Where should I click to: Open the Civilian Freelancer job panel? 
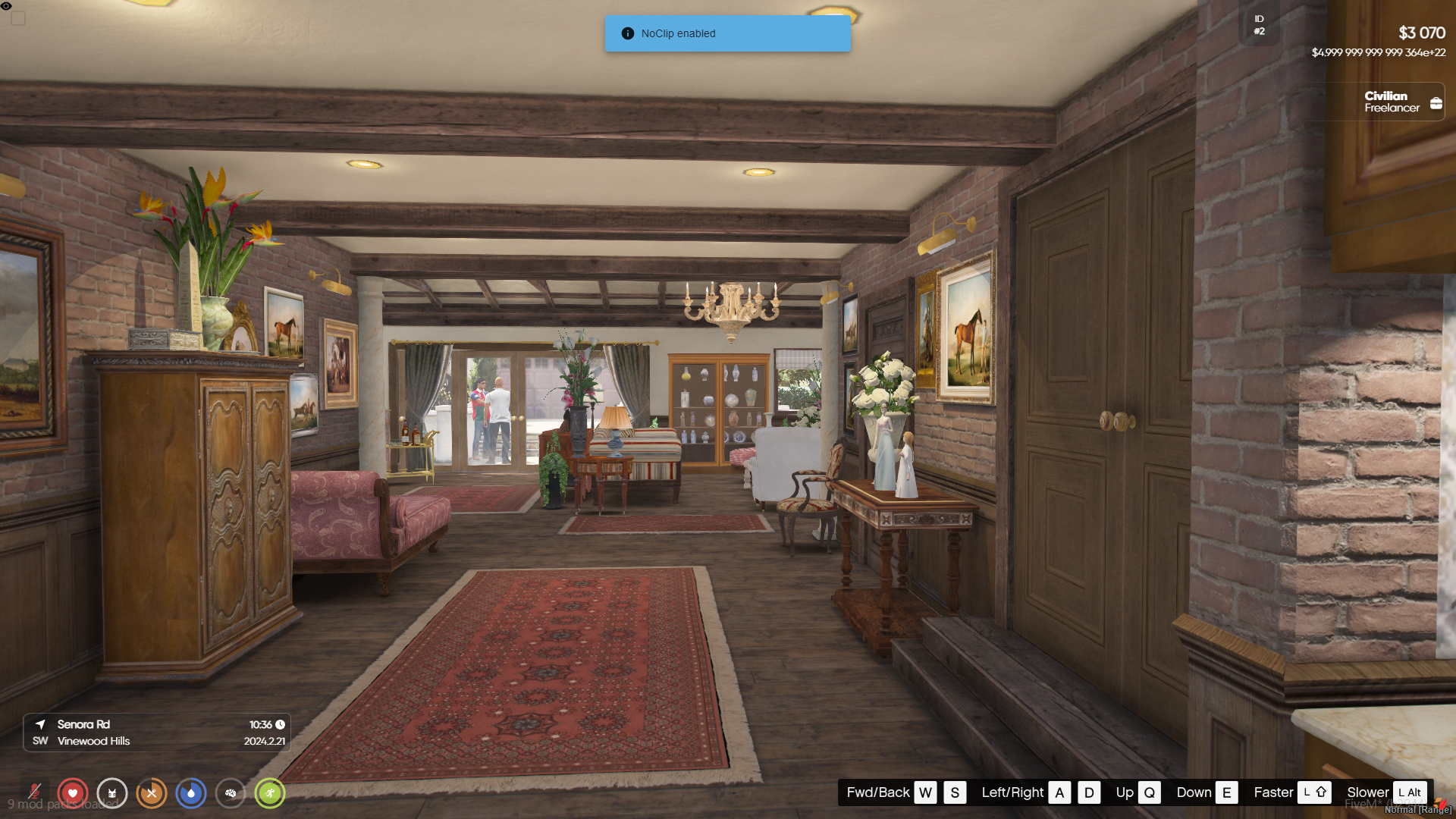[x=1401, y=102]
